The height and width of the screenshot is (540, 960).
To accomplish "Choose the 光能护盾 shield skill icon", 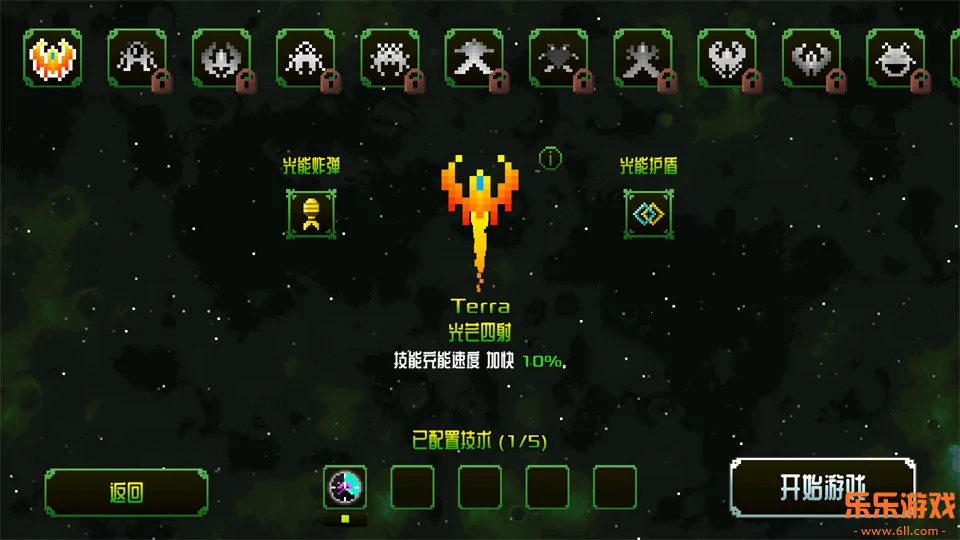I will tap(648, 213).
